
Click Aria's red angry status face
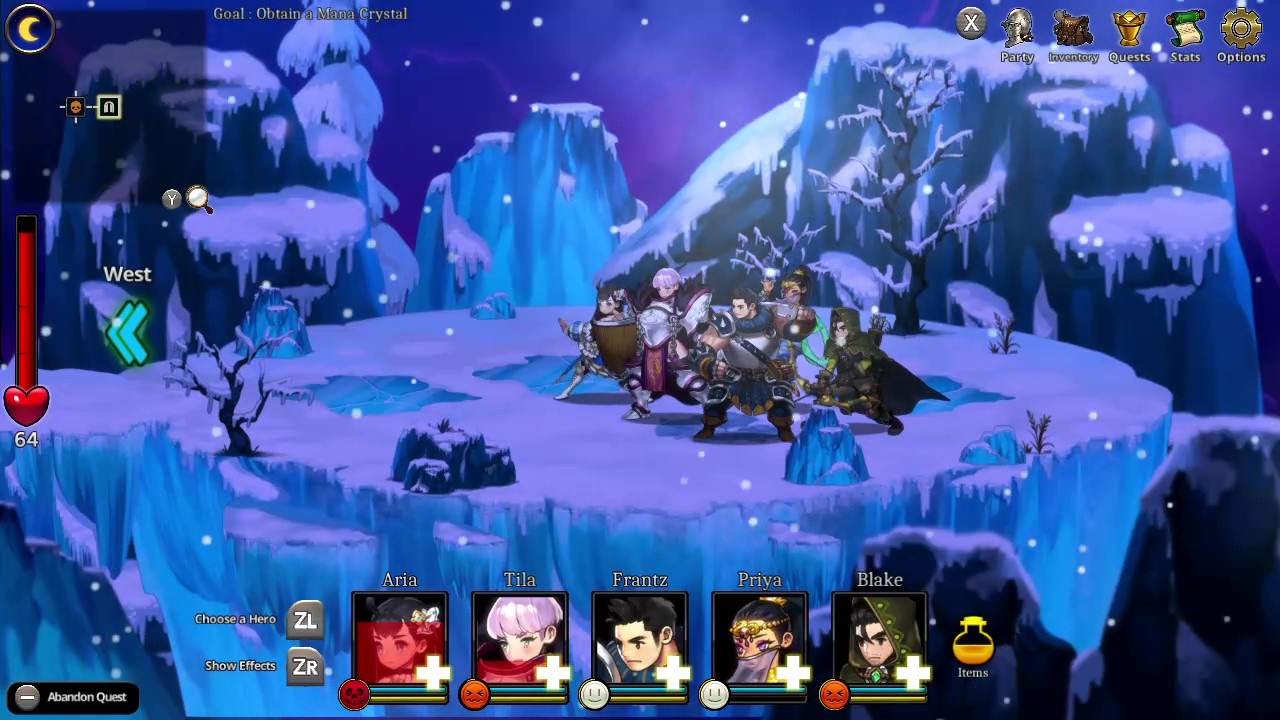click(355, 694)
